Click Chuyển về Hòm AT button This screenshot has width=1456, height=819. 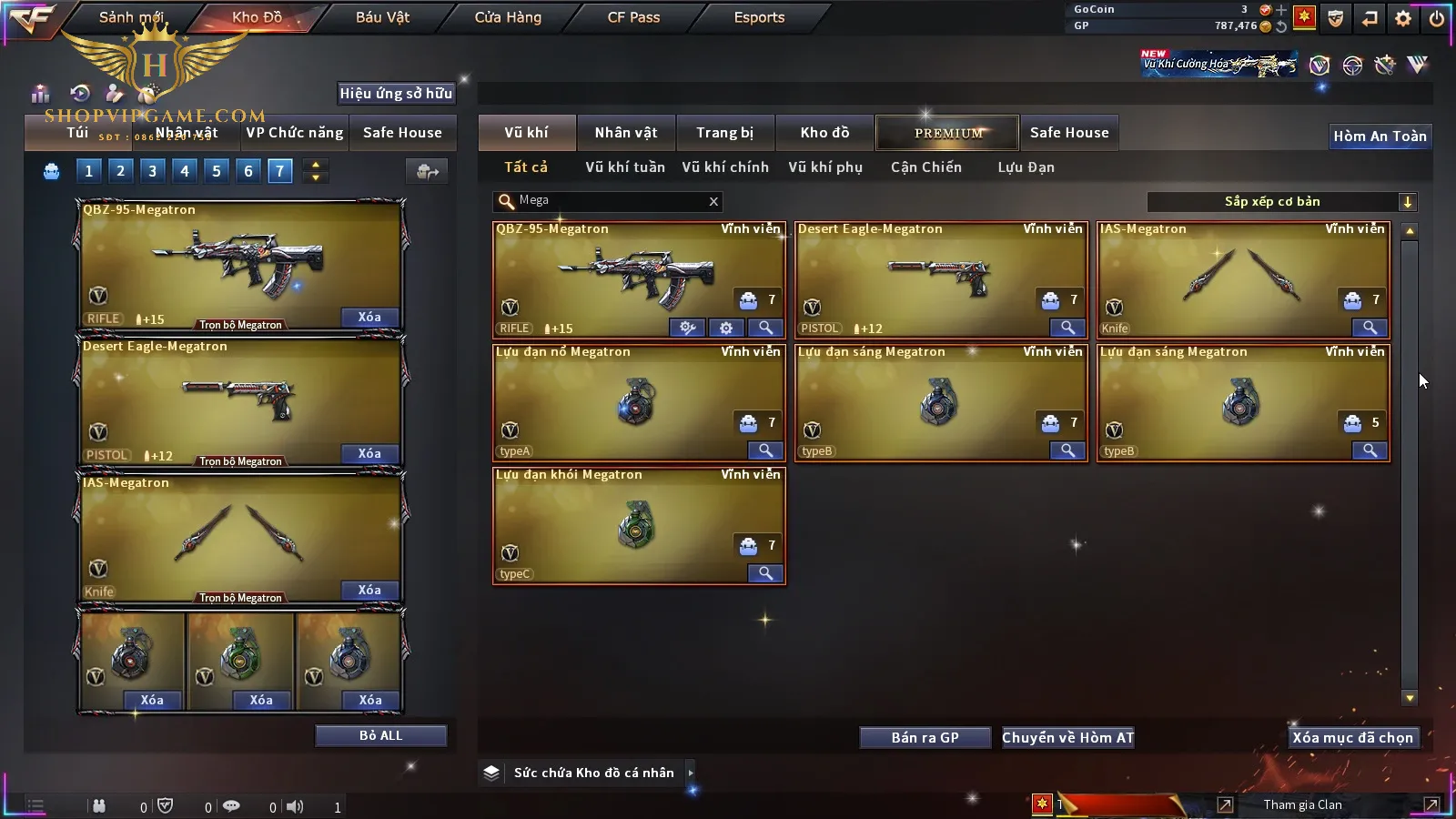click(x=1067, y=738)
